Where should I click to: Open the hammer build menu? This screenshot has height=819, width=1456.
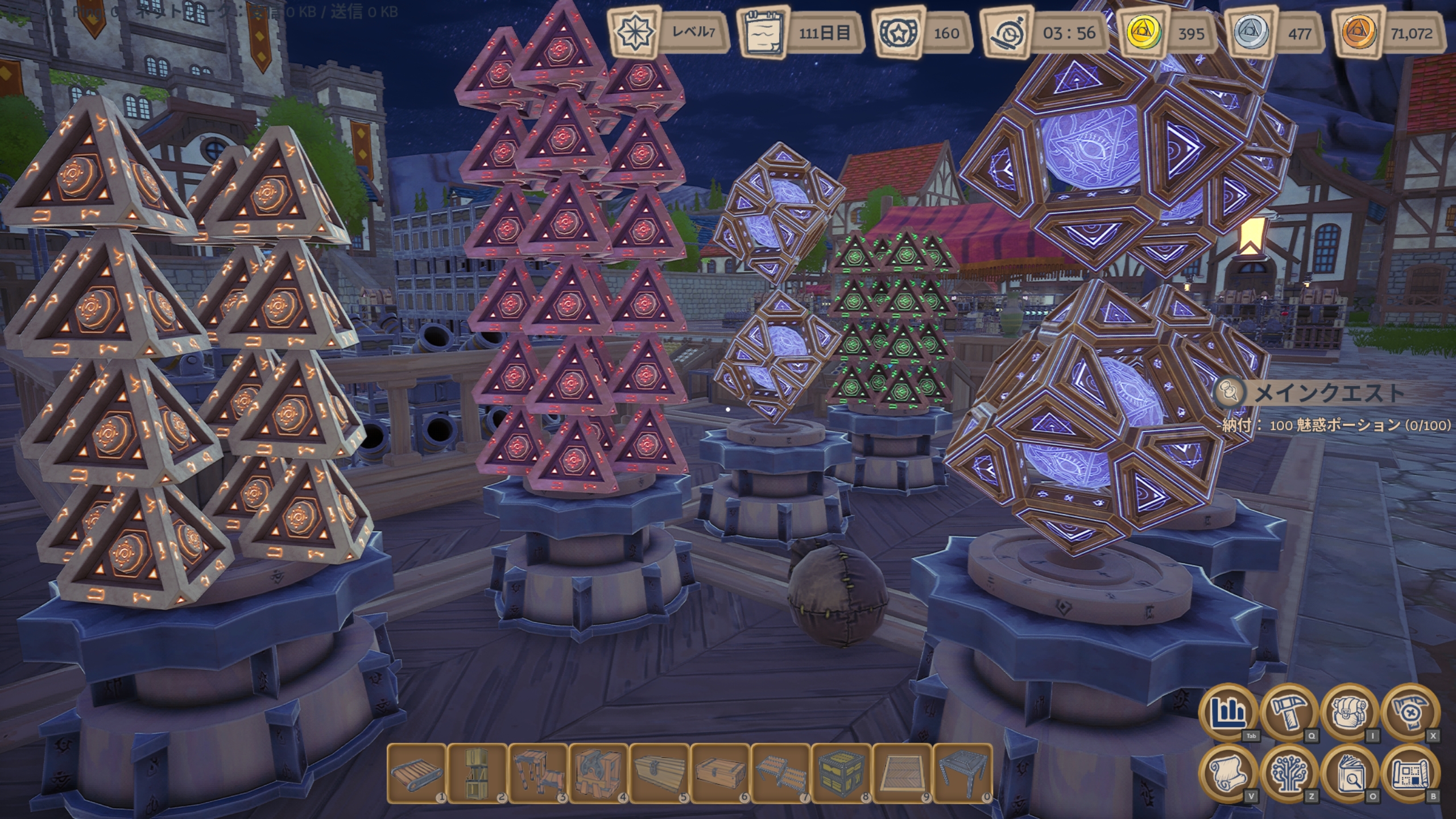pos(1289,713)
